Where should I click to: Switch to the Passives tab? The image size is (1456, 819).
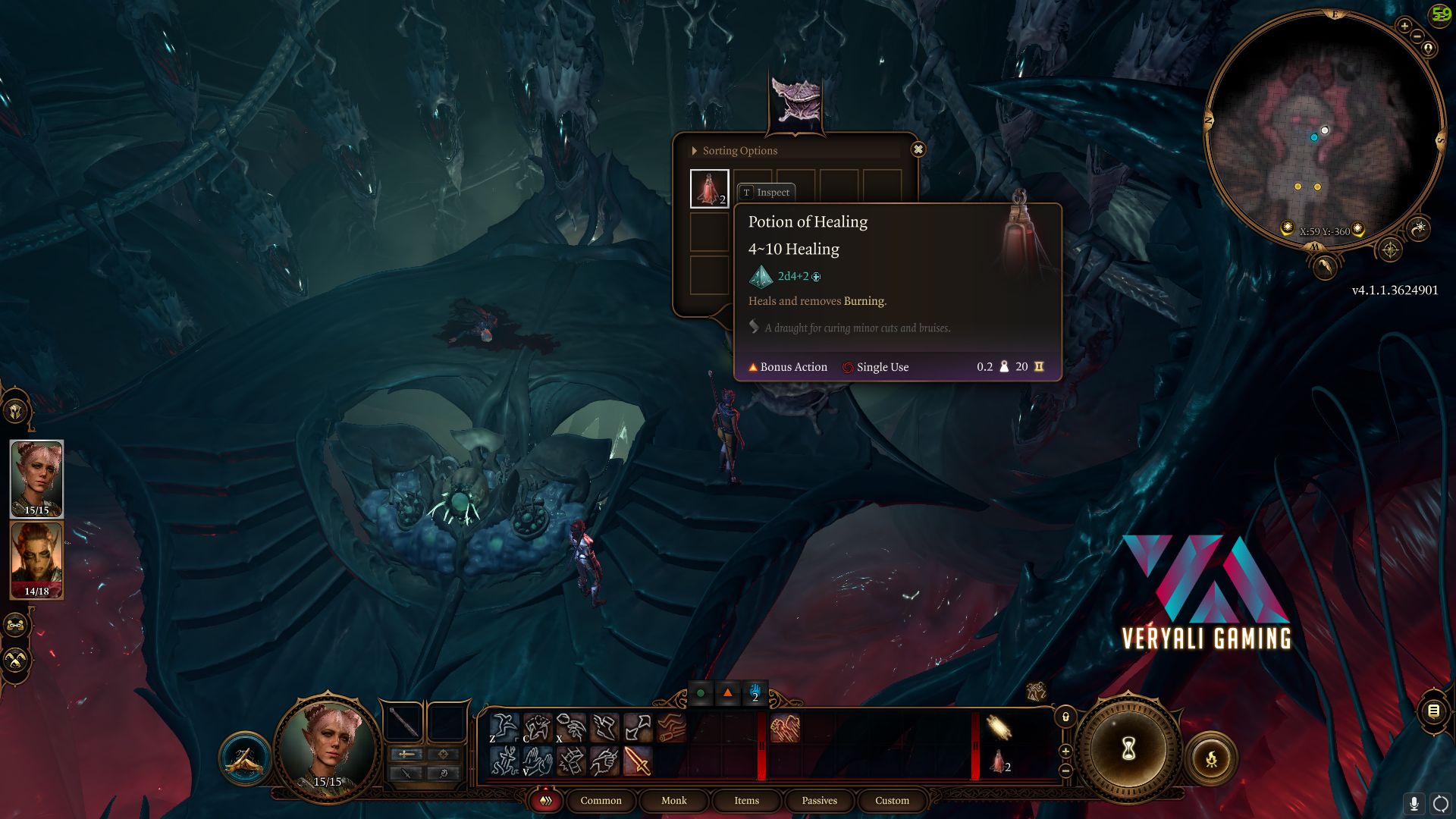(819, 801)
